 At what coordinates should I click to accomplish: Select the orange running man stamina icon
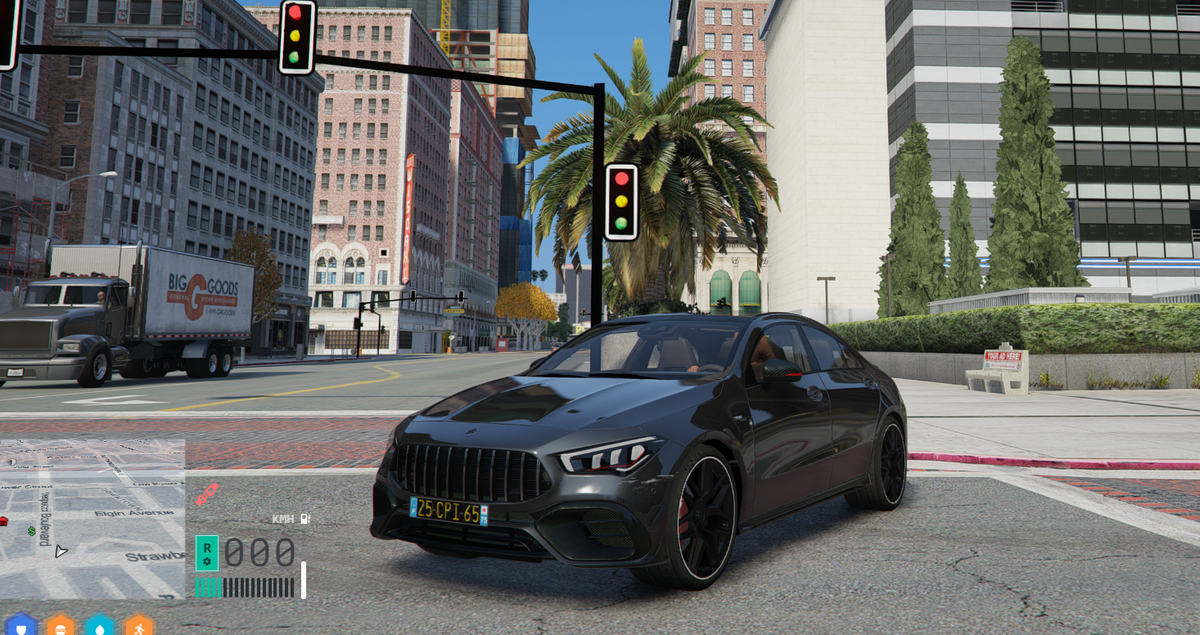pos(138,627)
